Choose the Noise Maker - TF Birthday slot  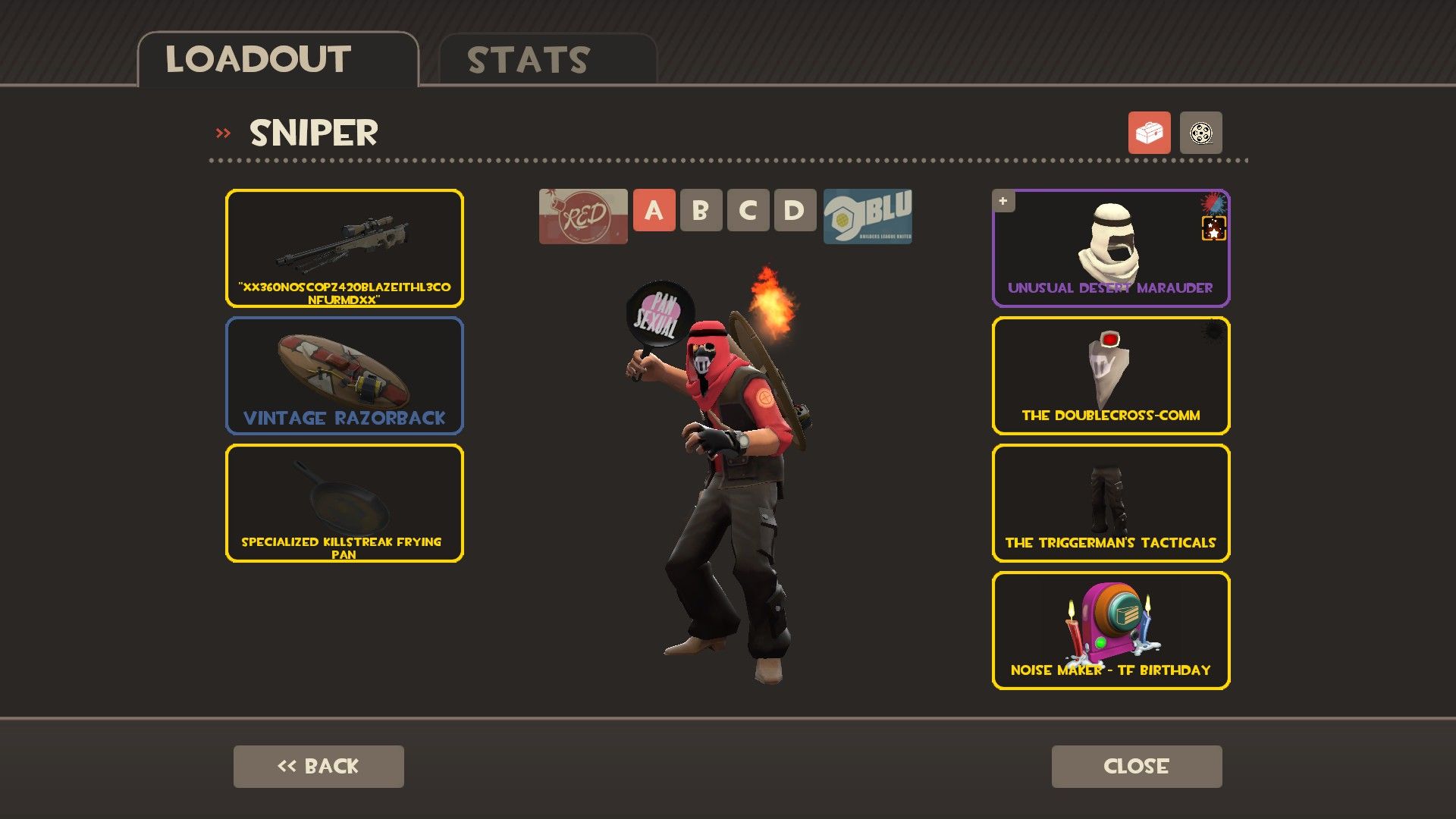point(1110,630)
